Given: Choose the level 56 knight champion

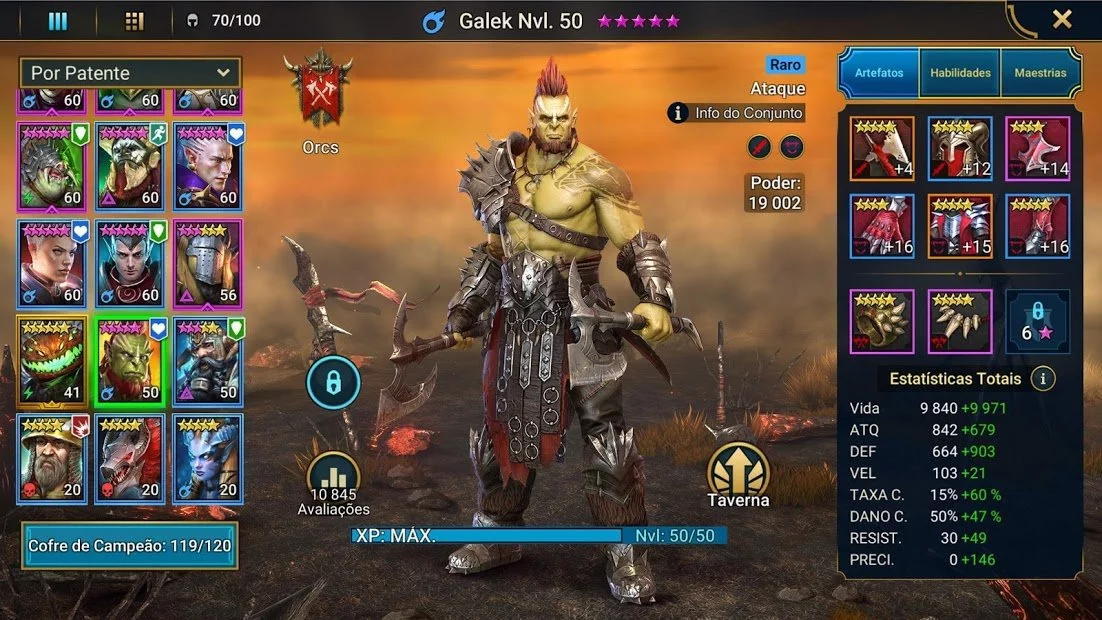Looking at the screenshot, I should 208,263.
